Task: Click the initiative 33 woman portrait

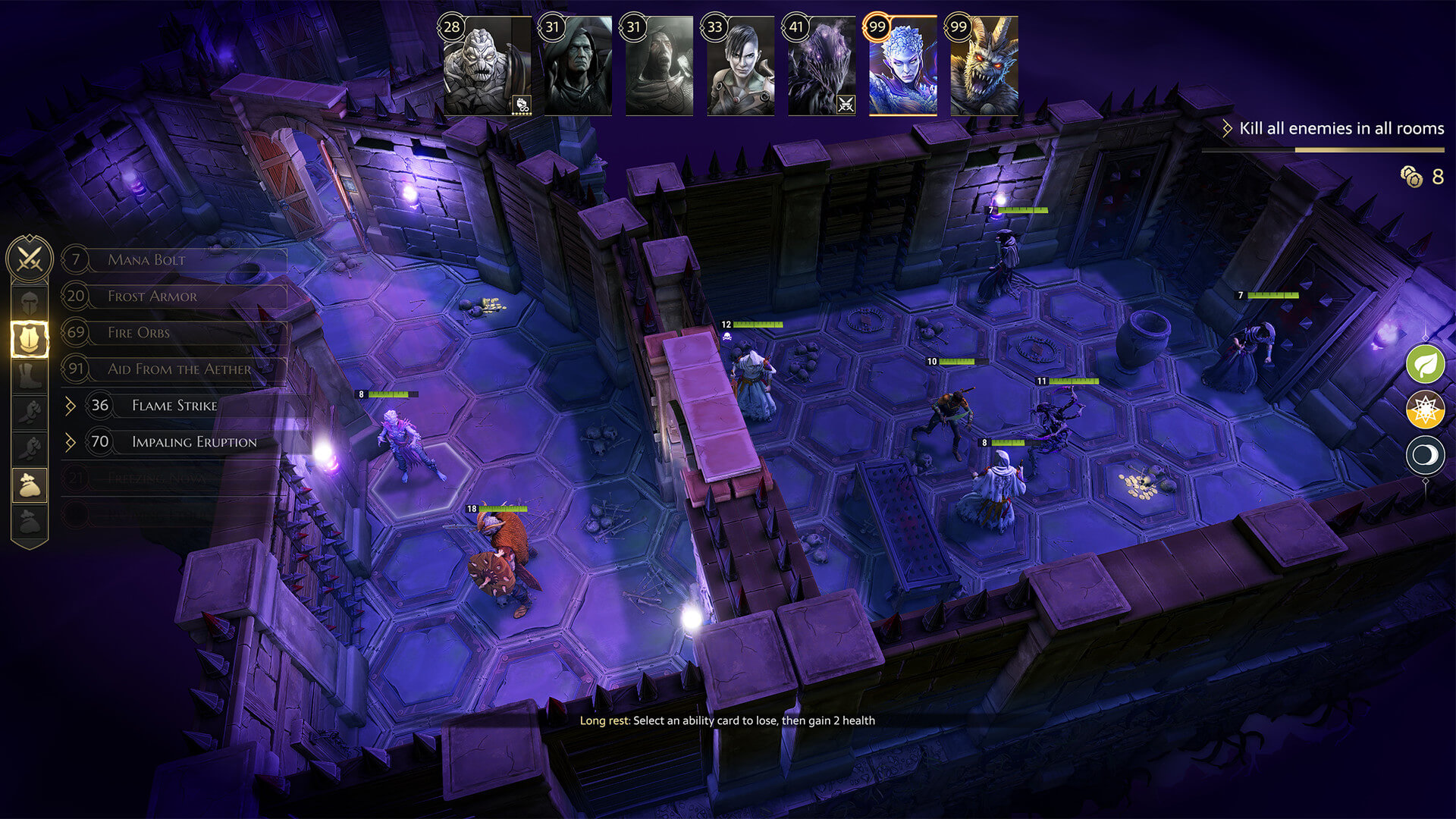Action: pyautogui.click(x=740, y=68)
